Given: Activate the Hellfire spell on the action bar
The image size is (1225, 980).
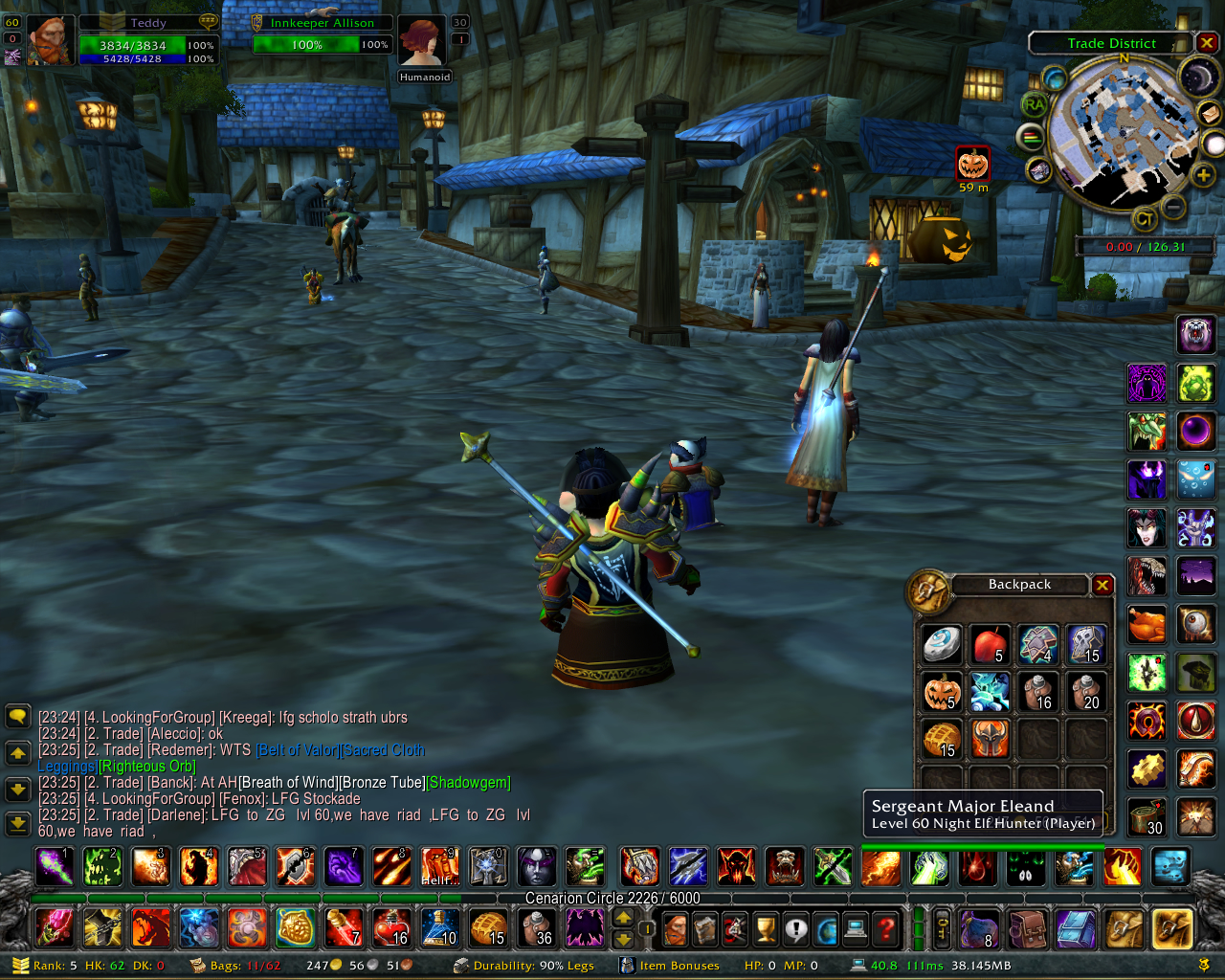Looking at the screenshot, I should click(439, 866).
